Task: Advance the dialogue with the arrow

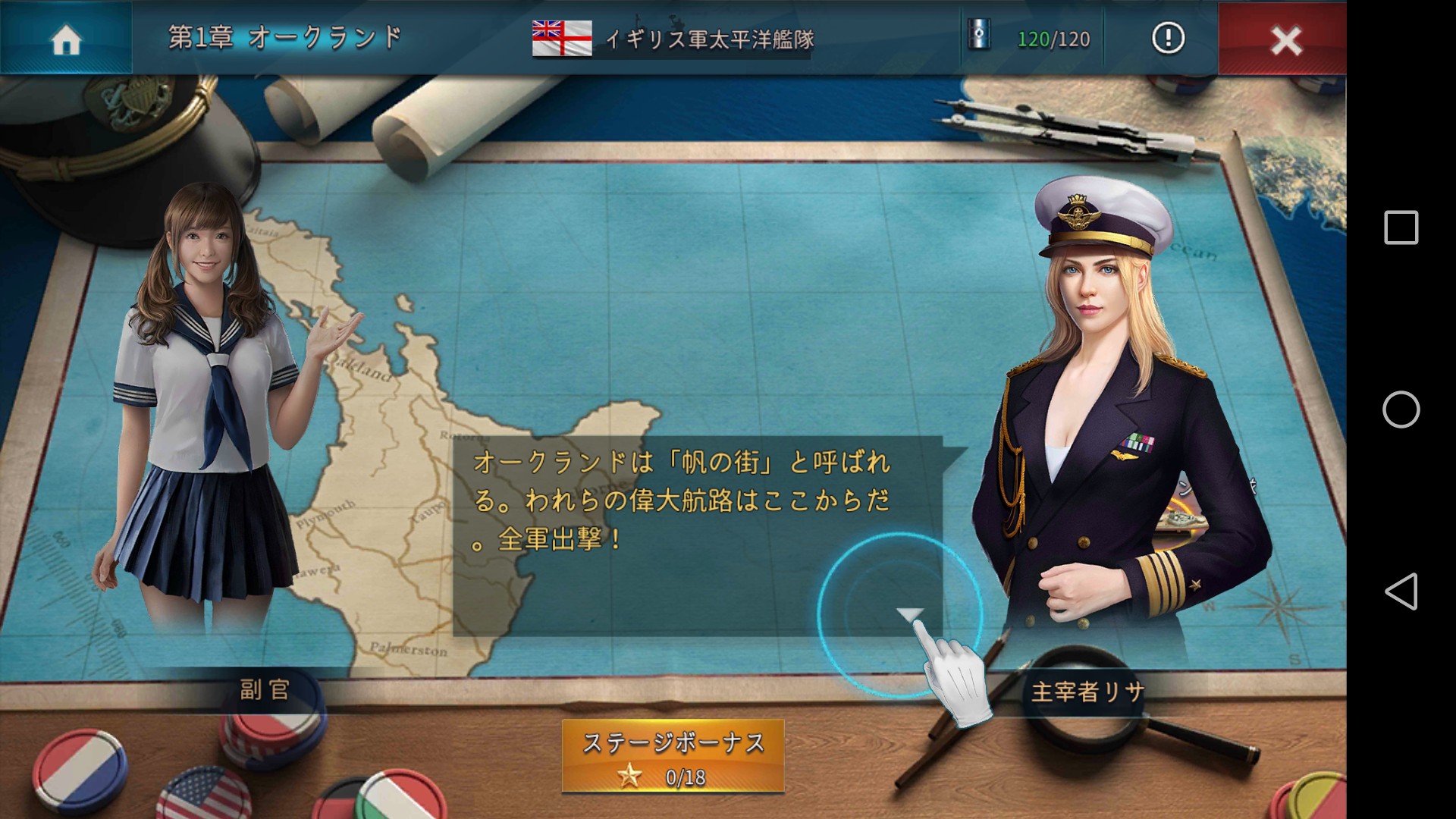Action: tap(909, 613)
